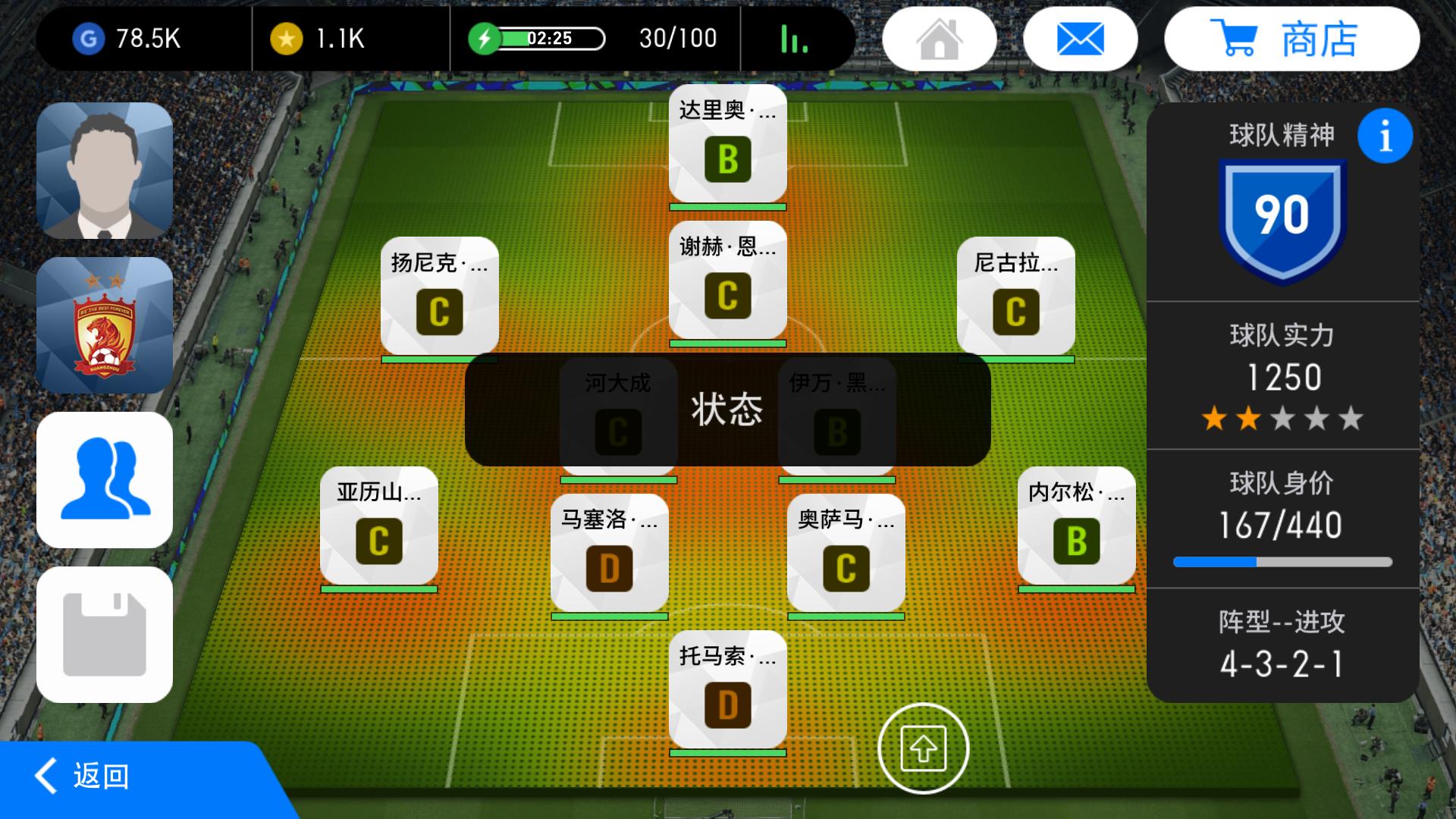Open the home screen icon

point(940,38)
